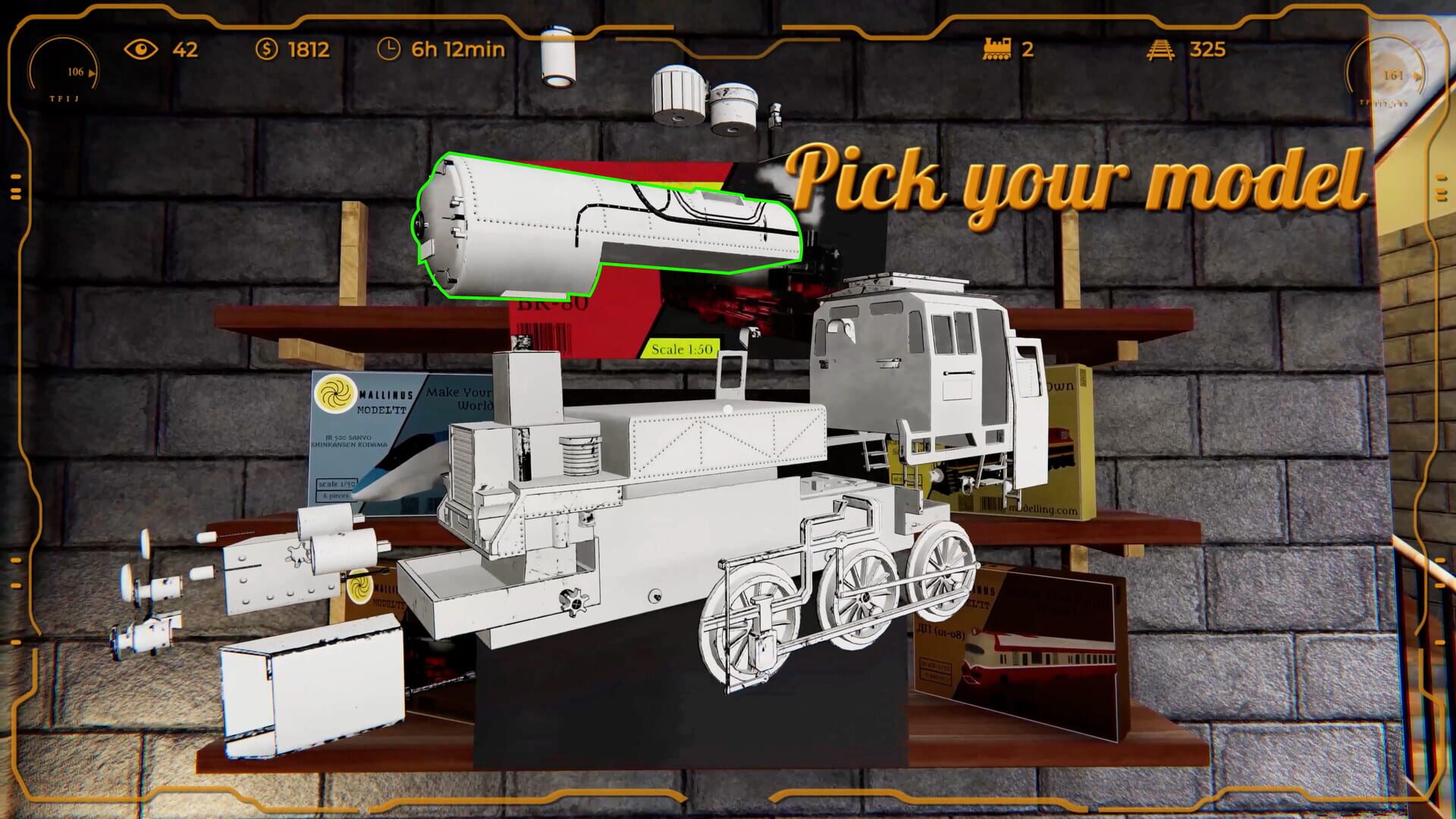Click the locomotive icon showing 2 trains
This screenshot has width=1456, height=819.
pyautogui.click(x=999, y=49)
